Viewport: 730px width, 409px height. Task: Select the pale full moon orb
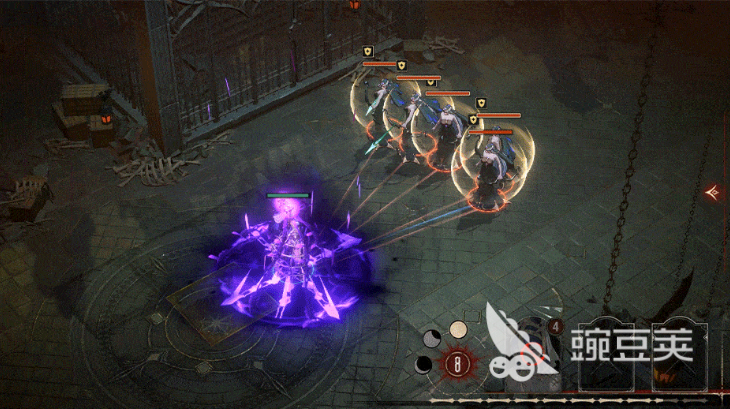point(458,329)
